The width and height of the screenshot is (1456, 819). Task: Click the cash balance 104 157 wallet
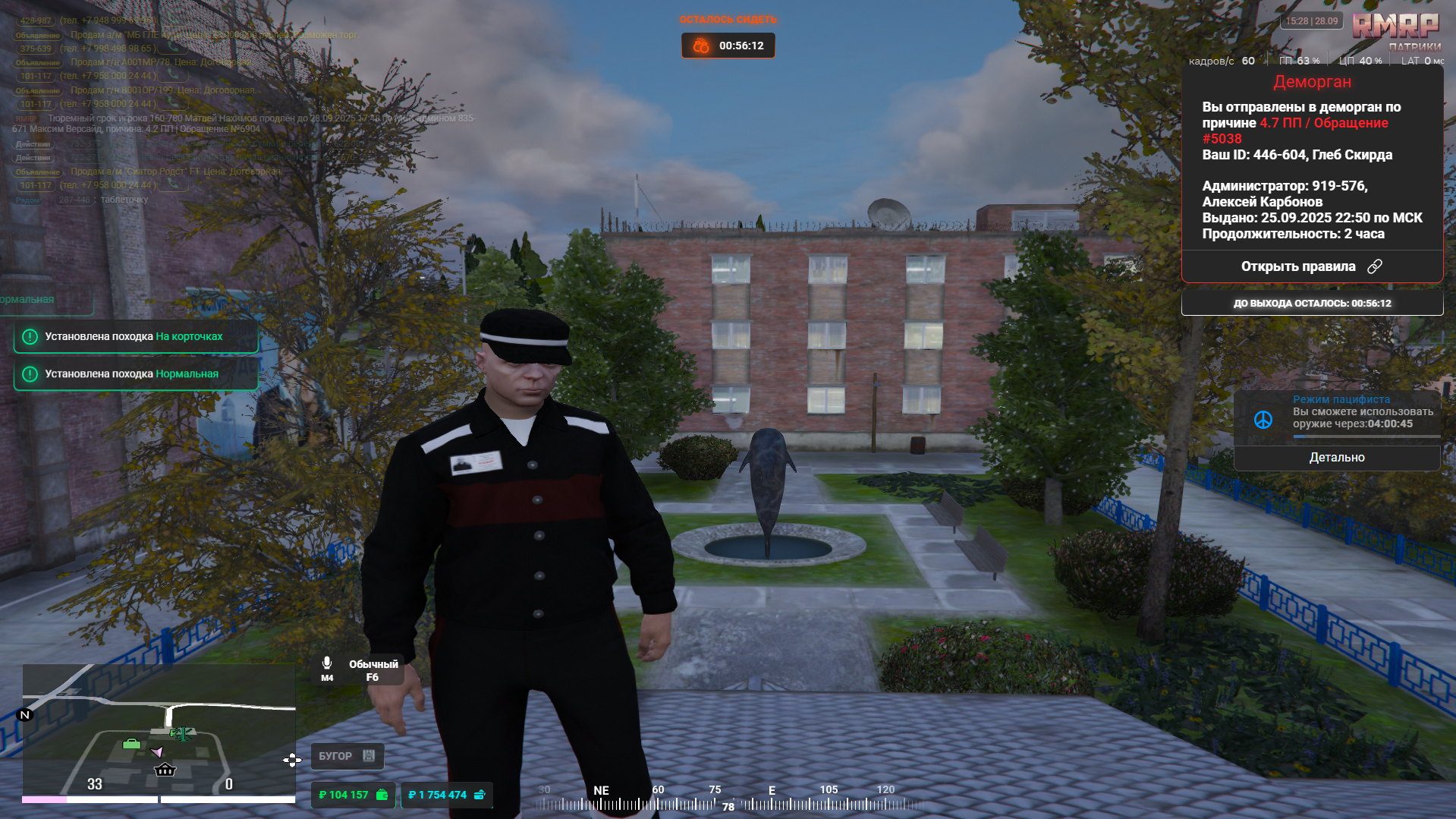point(353,795)
